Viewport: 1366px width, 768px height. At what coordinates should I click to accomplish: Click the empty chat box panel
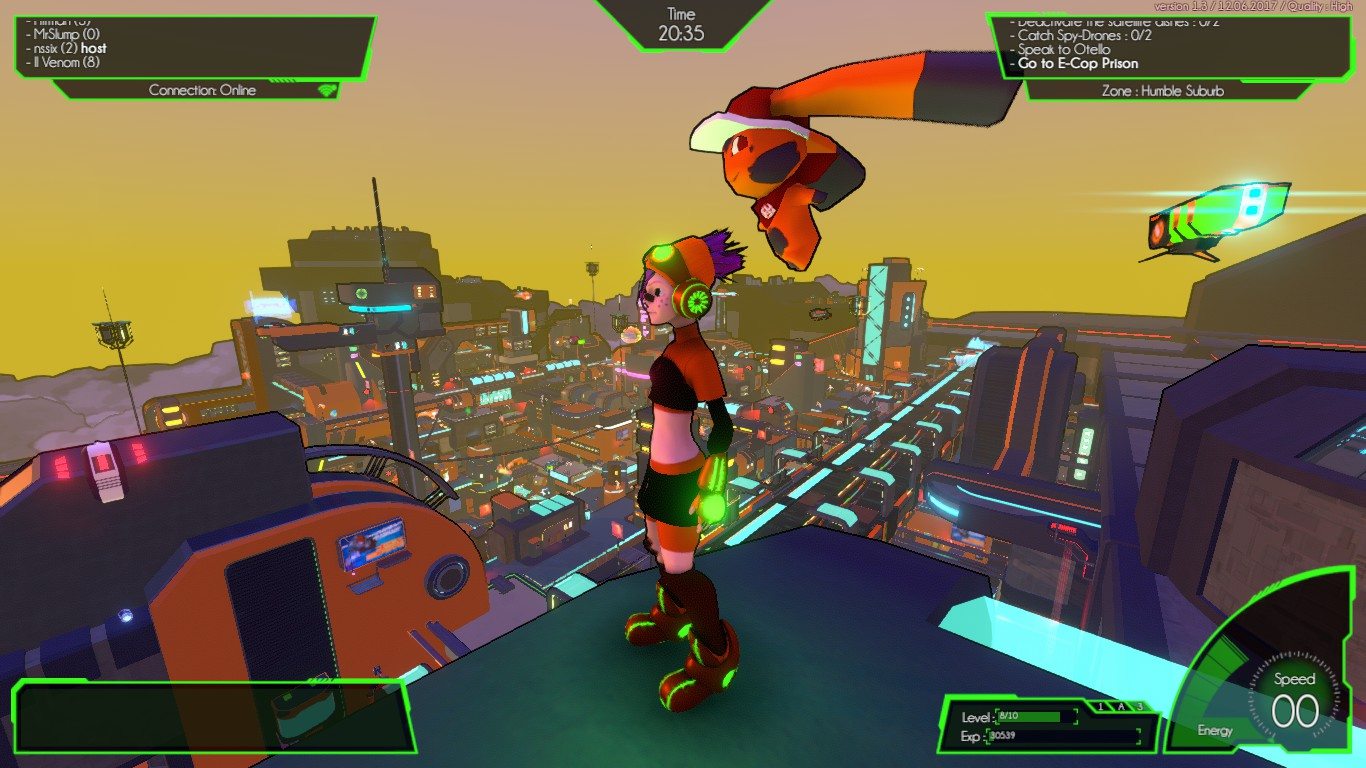coord(210,716)
